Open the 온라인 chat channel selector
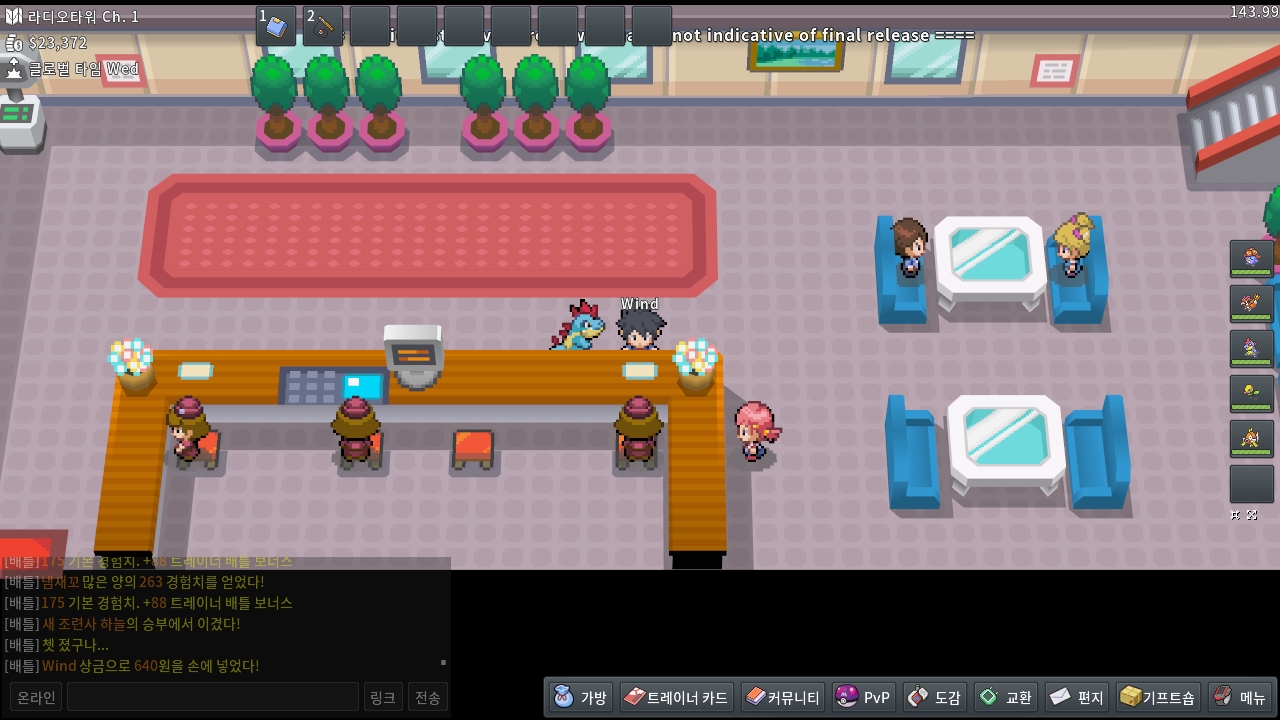The height and width of the screenshot is (720, 1280). click(36, 697)
